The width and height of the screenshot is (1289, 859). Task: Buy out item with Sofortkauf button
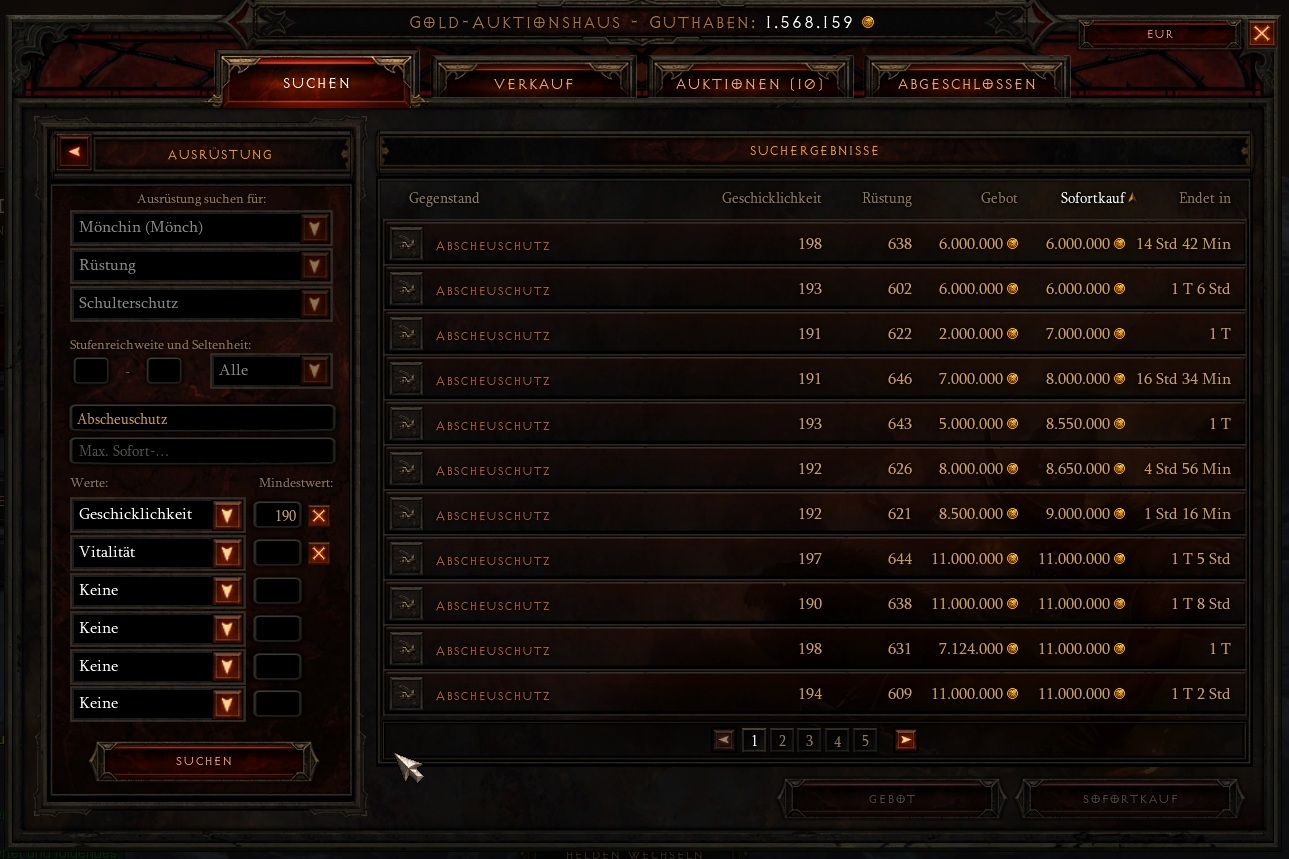tap(1130, 799)
